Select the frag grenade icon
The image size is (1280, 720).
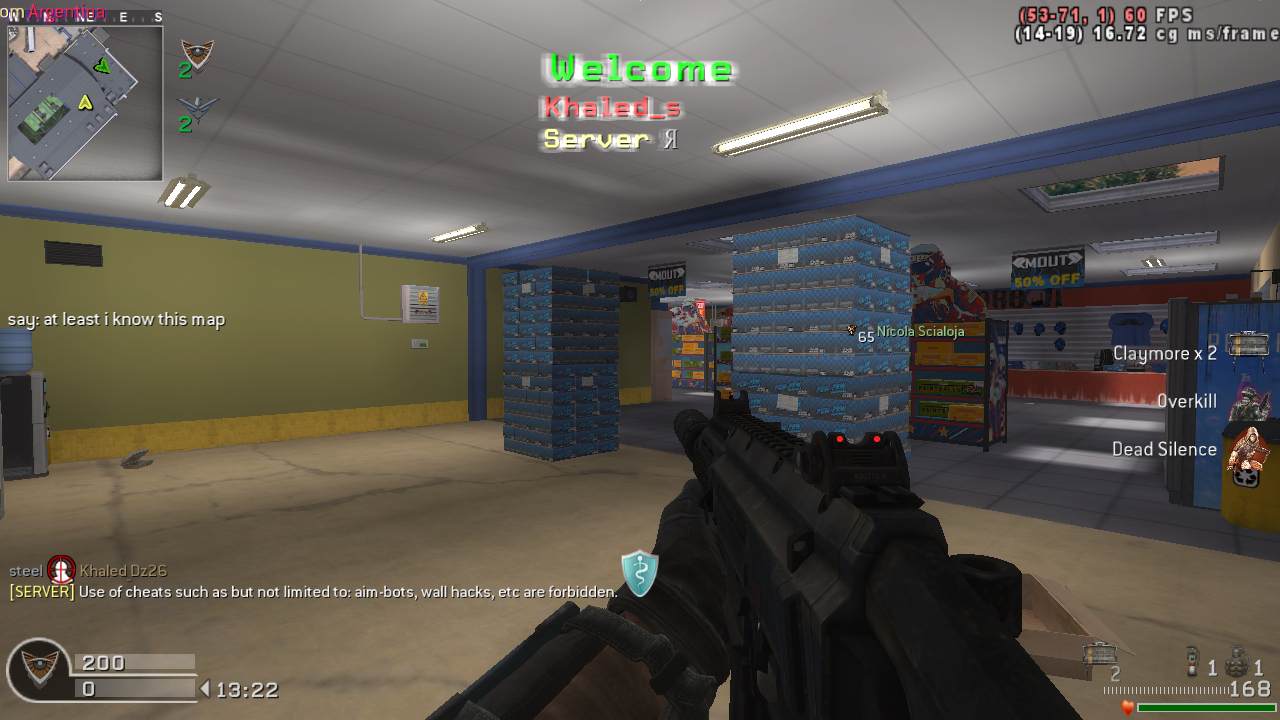(1238, 662)
